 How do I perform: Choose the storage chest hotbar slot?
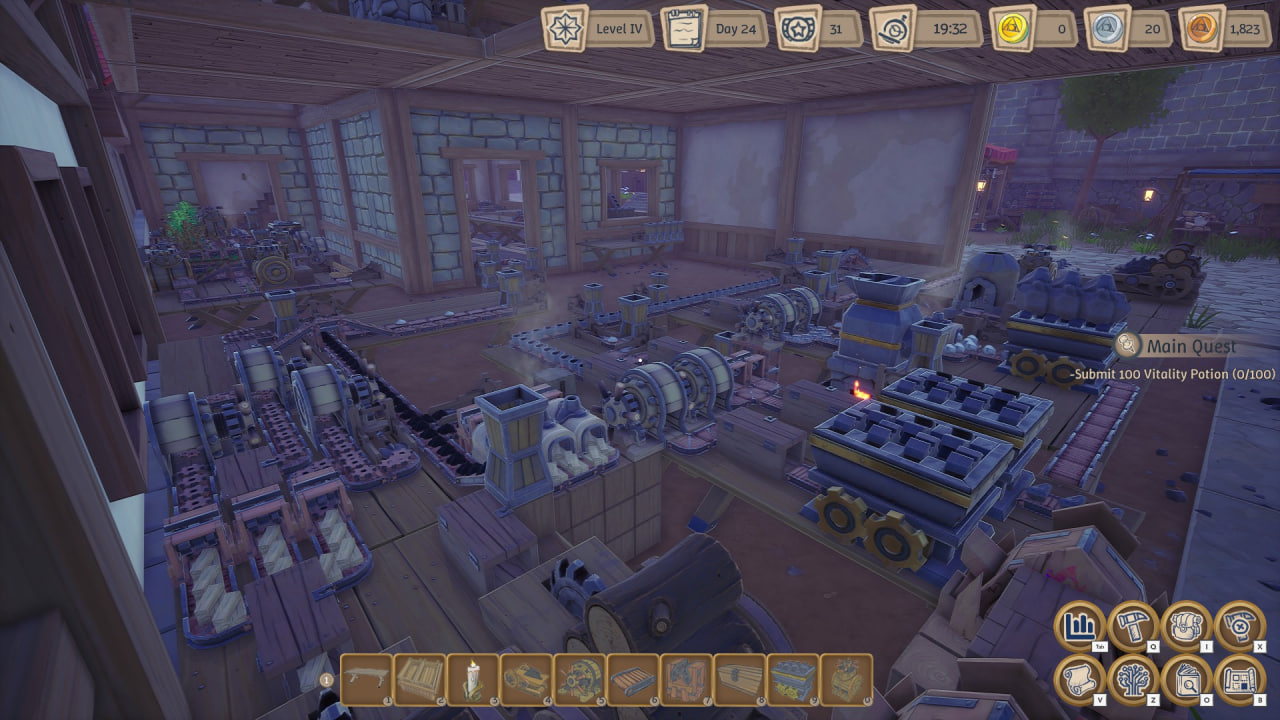point(738,680)
